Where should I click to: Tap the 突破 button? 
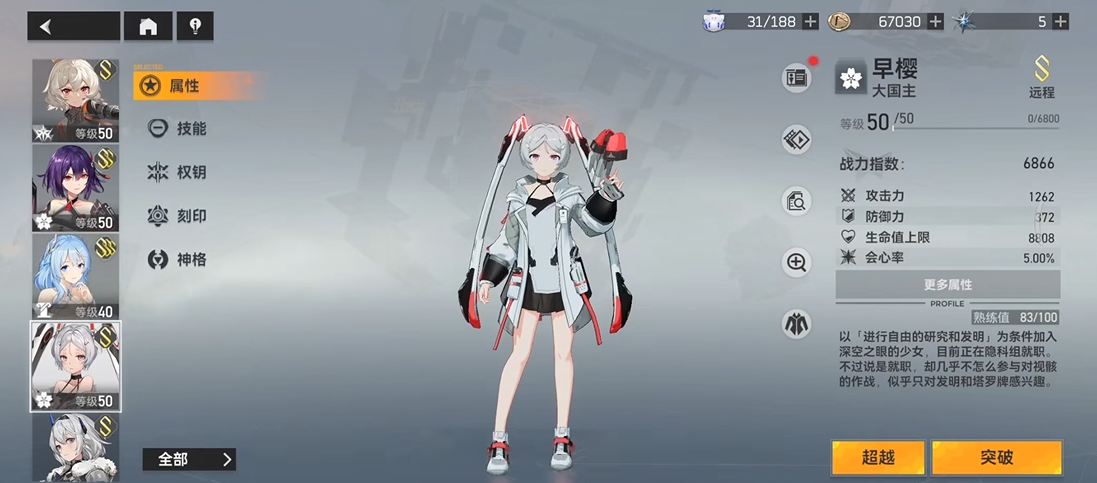click(x=996, y=458)
